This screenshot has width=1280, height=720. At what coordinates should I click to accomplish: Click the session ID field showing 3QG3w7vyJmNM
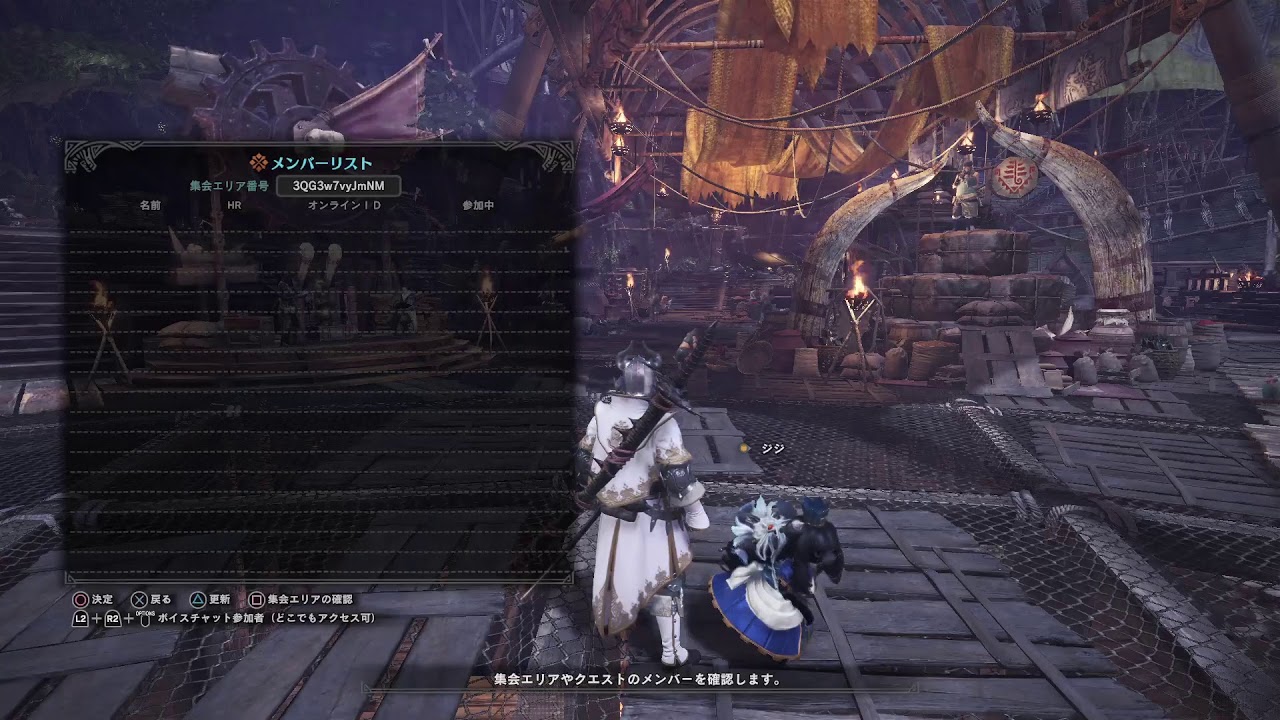click(340, 185)
